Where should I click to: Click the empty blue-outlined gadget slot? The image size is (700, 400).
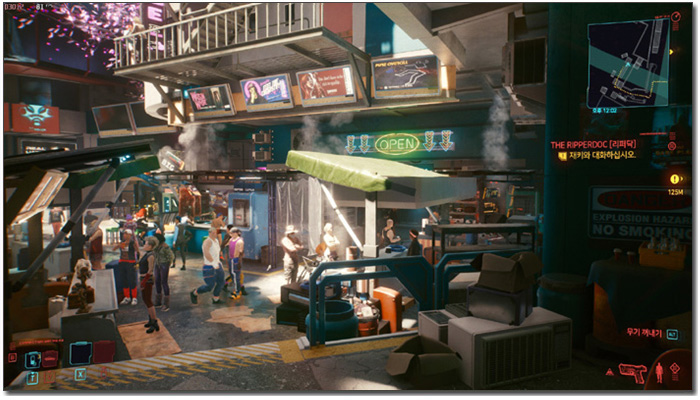pyautogui.click(x=79, y=353)
